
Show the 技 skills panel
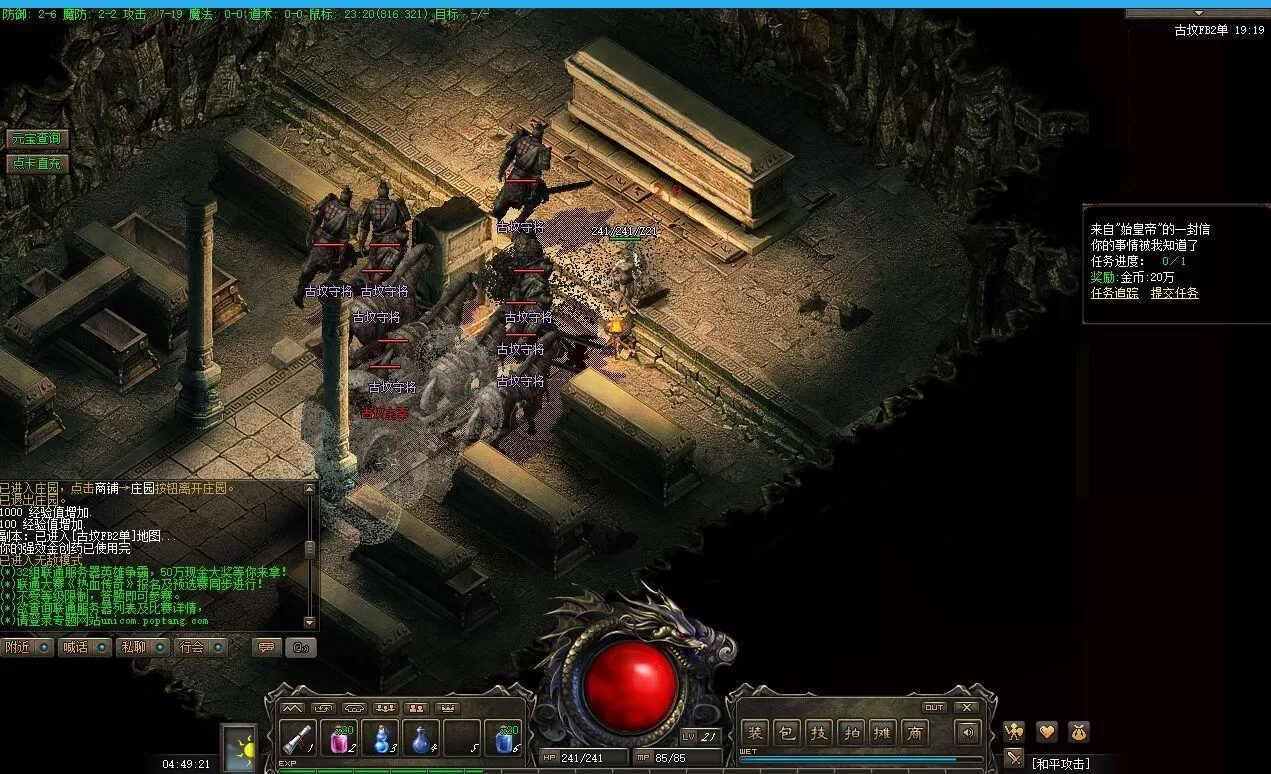click(x=819, y=733)
